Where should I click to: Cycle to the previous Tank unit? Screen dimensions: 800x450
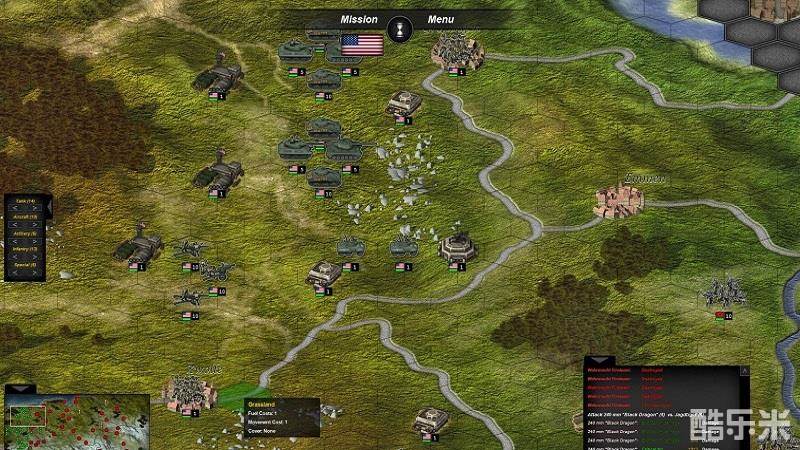click(x=17, y=209)
